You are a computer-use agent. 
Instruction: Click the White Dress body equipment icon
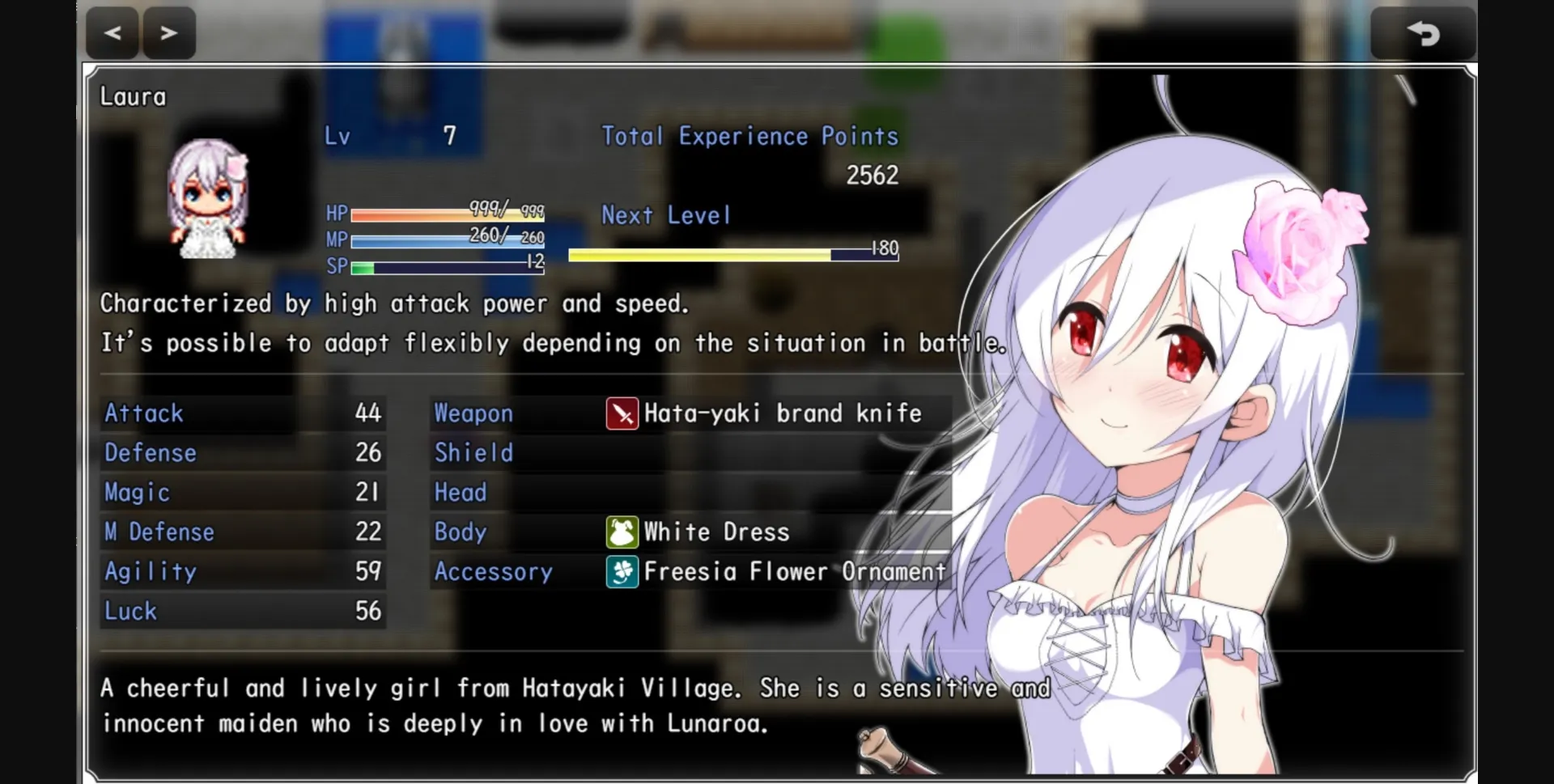pyautogui.click(x=622, y=532)
